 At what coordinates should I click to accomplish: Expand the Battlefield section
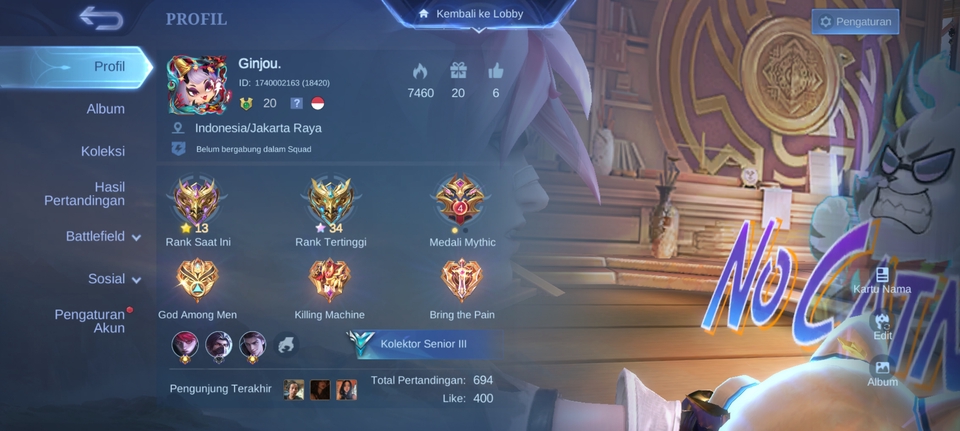102,237
